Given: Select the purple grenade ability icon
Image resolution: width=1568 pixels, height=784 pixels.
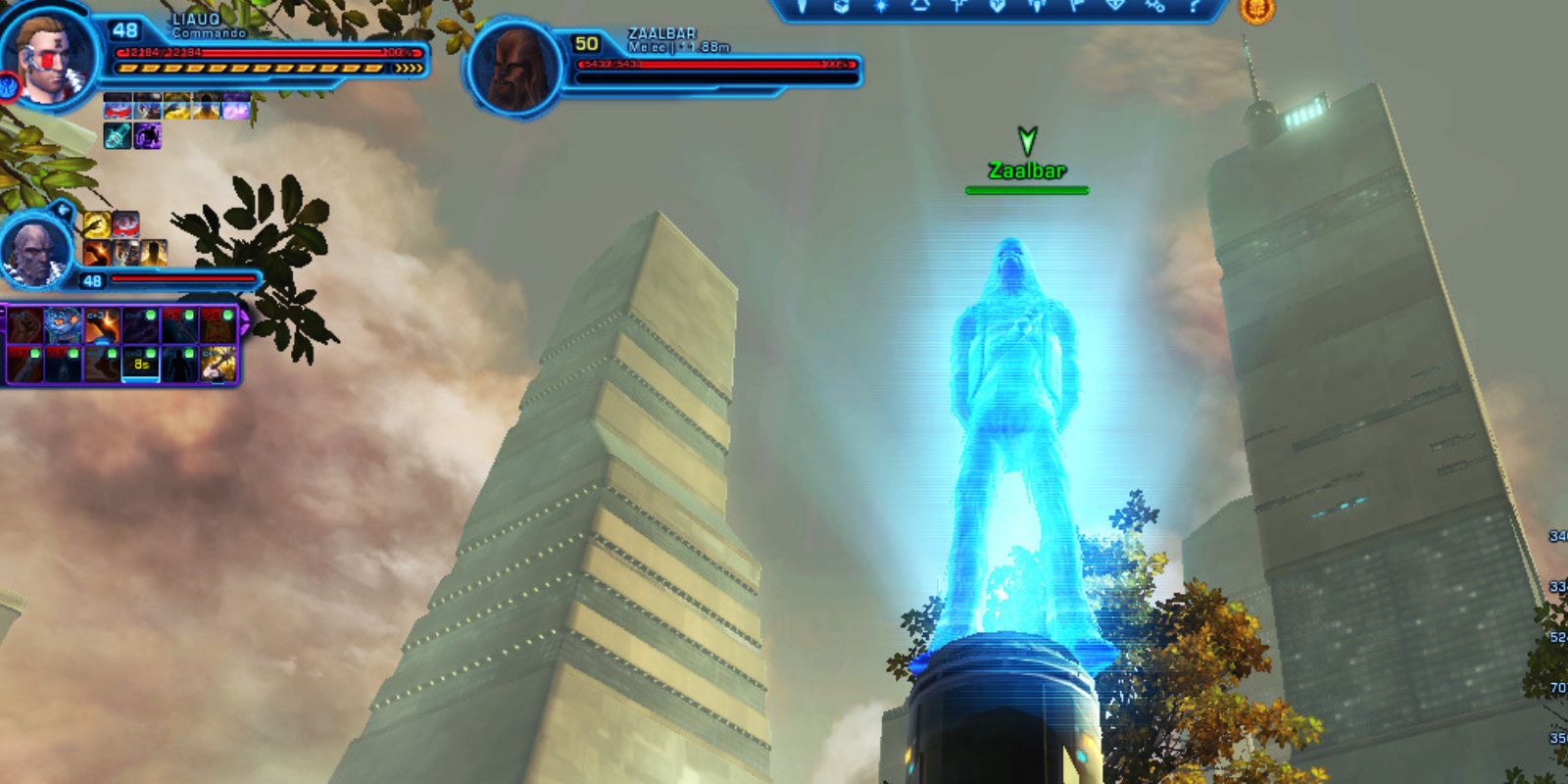Looking at the screenshot, I should pos(147,137).
